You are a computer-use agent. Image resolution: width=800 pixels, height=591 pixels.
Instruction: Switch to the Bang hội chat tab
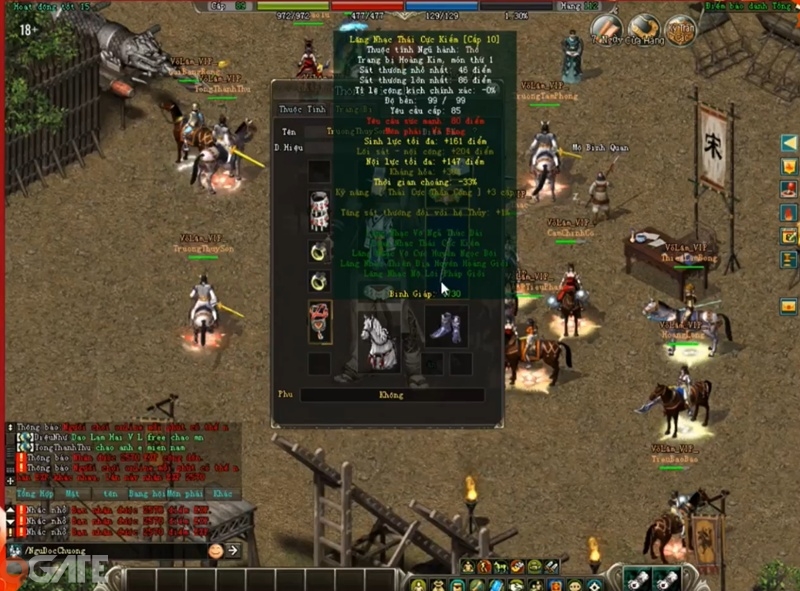[145, 494]
